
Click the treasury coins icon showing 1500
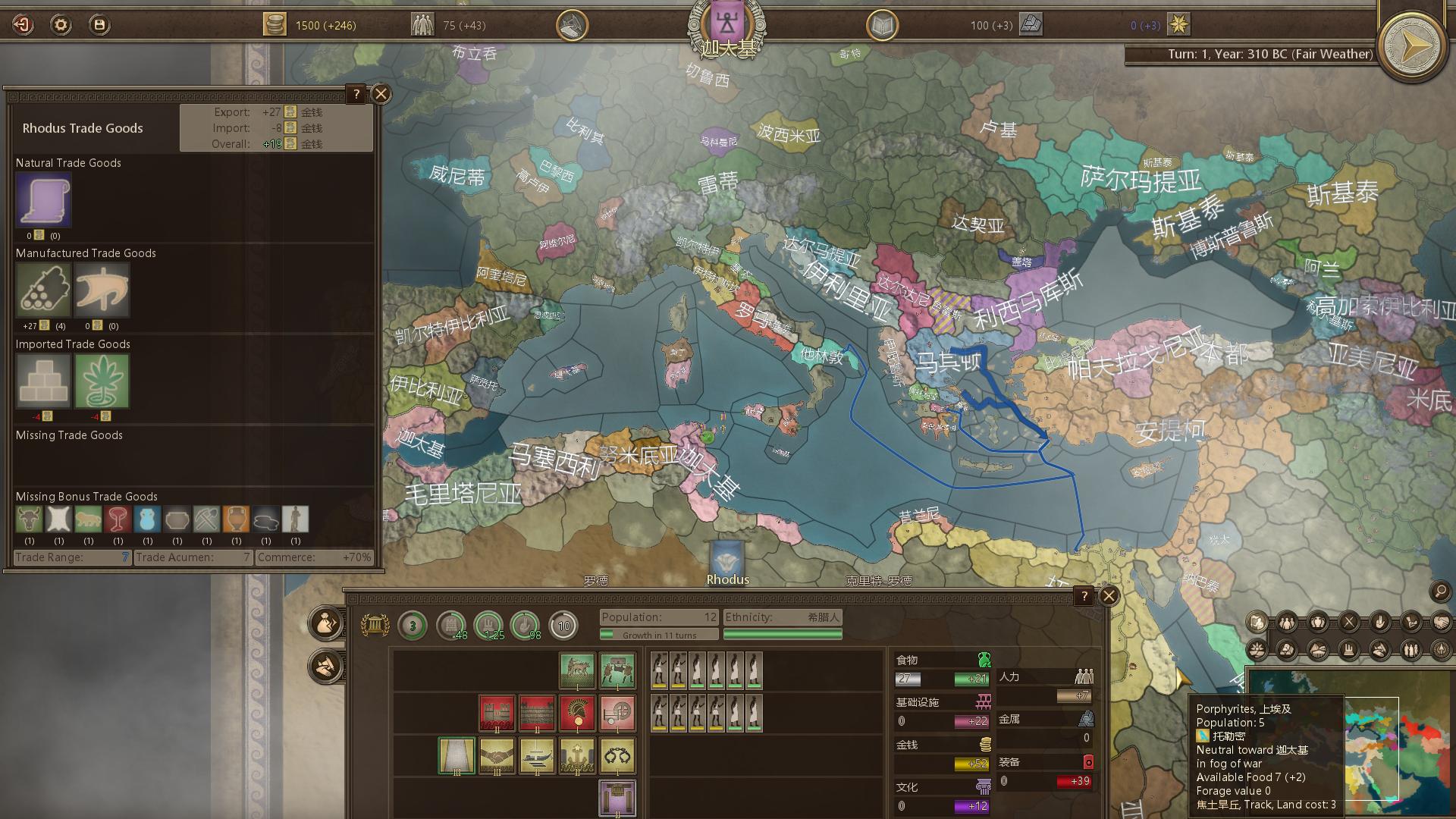coord(274,24)
